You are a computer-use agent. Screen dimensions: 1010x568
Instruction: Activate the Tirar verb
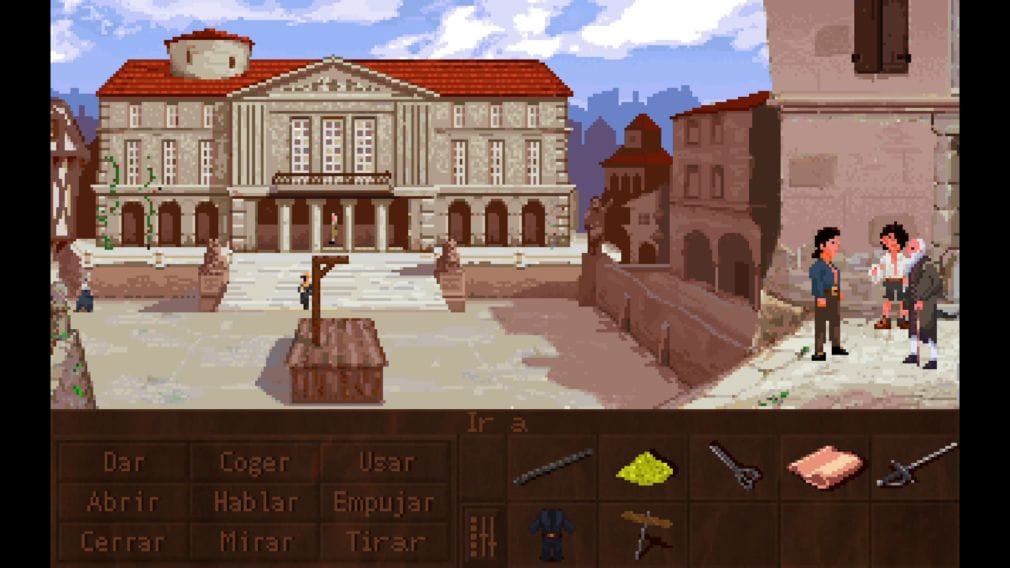click(x=386, y=541)
